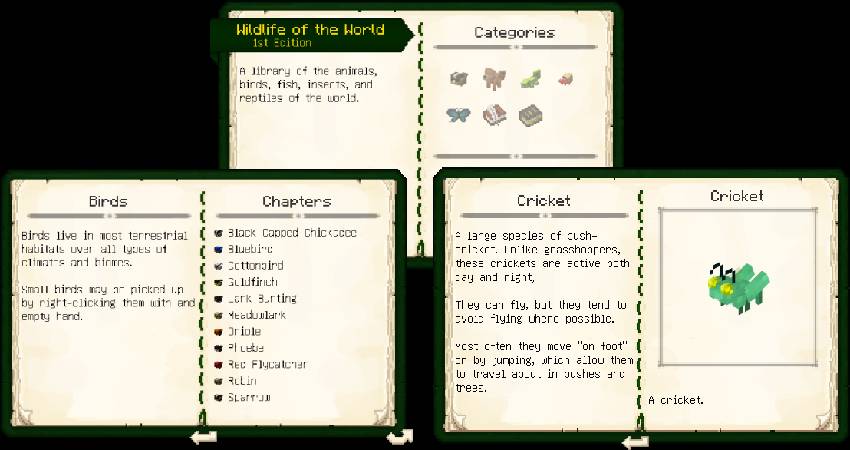Open the brown four-legged animal category
Screen dimensions: 850x450
494,78
